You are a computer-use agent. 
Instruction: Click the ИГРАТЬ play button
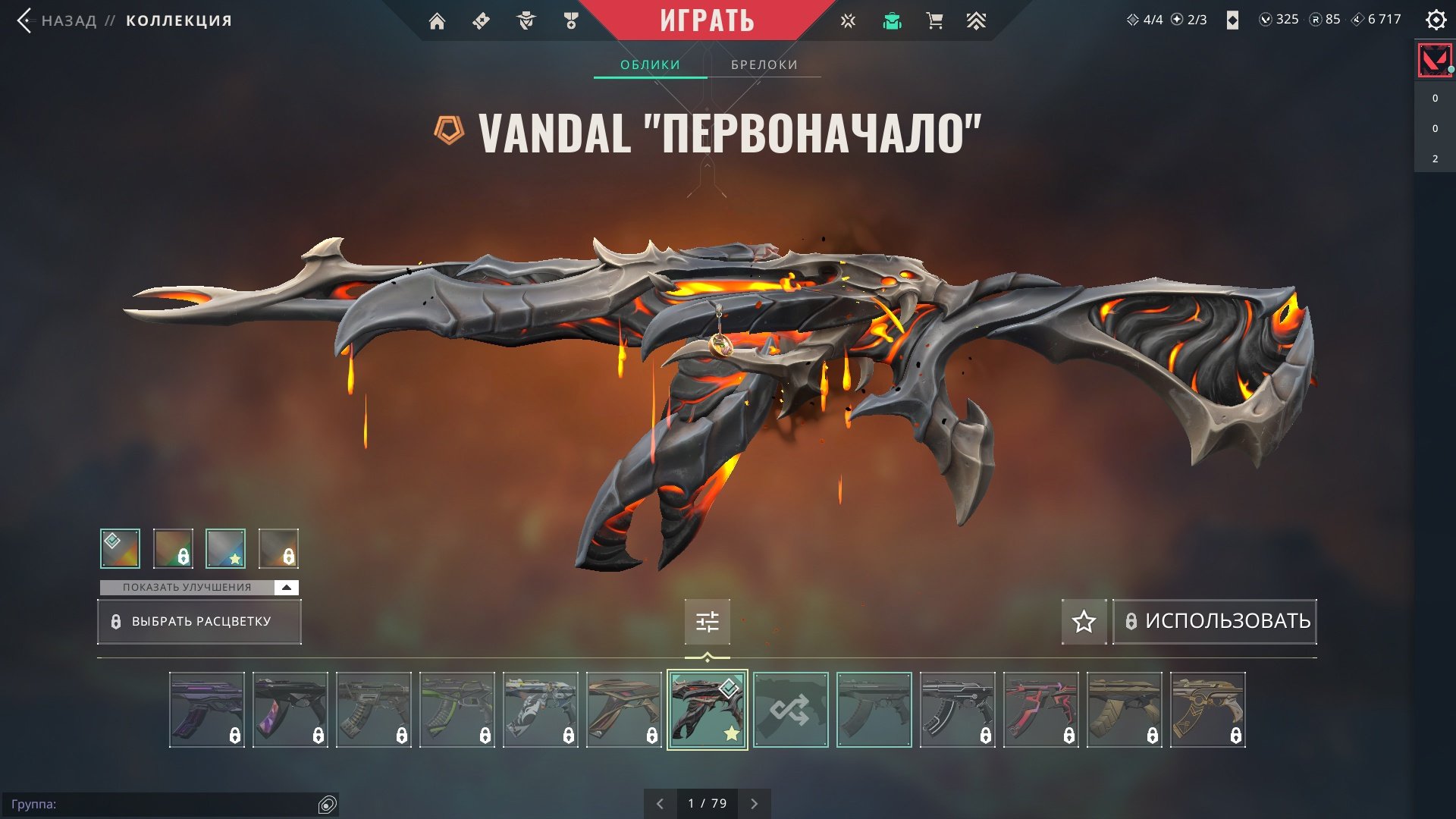[x=707, y=20]
